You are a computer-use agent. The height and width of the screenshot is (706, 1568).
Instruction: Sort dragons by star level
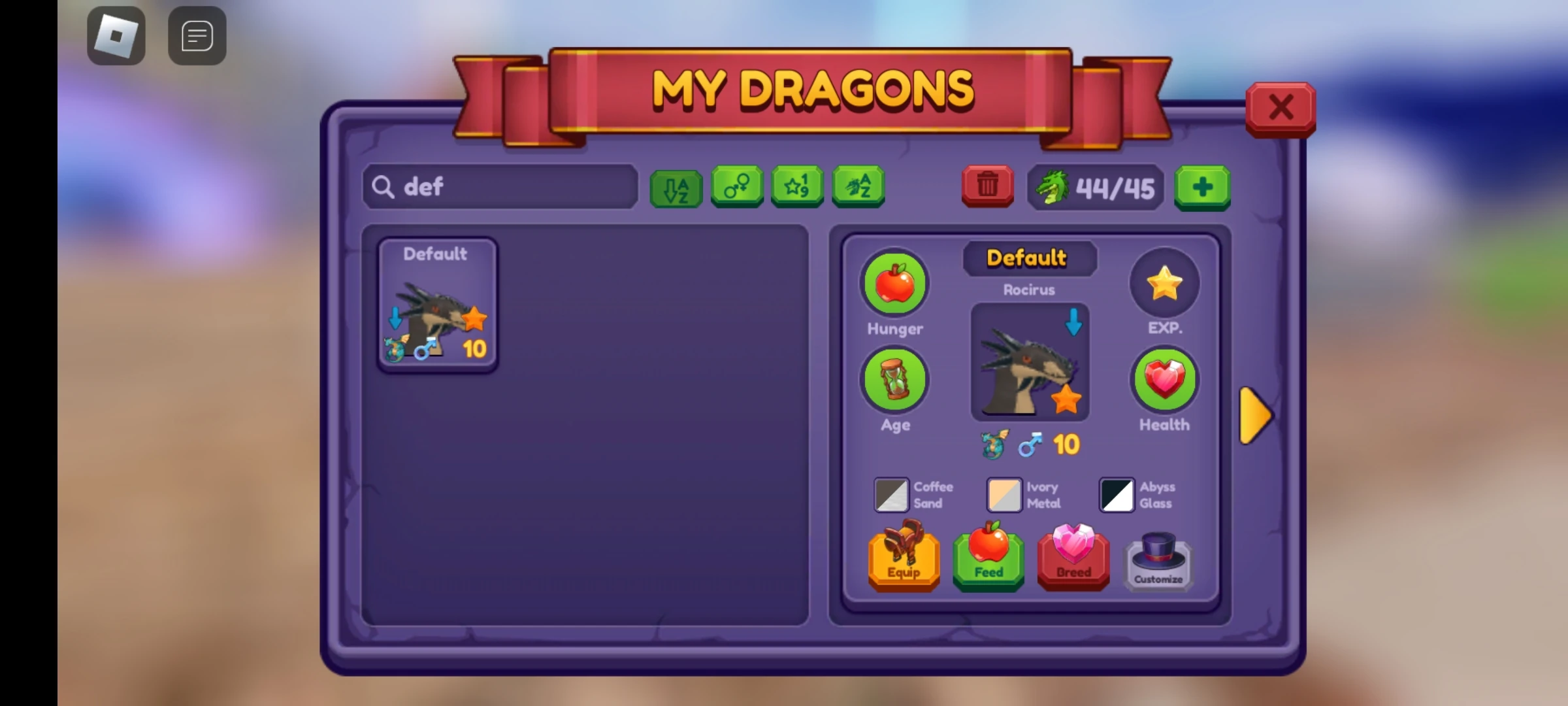(x=797, y=188)
